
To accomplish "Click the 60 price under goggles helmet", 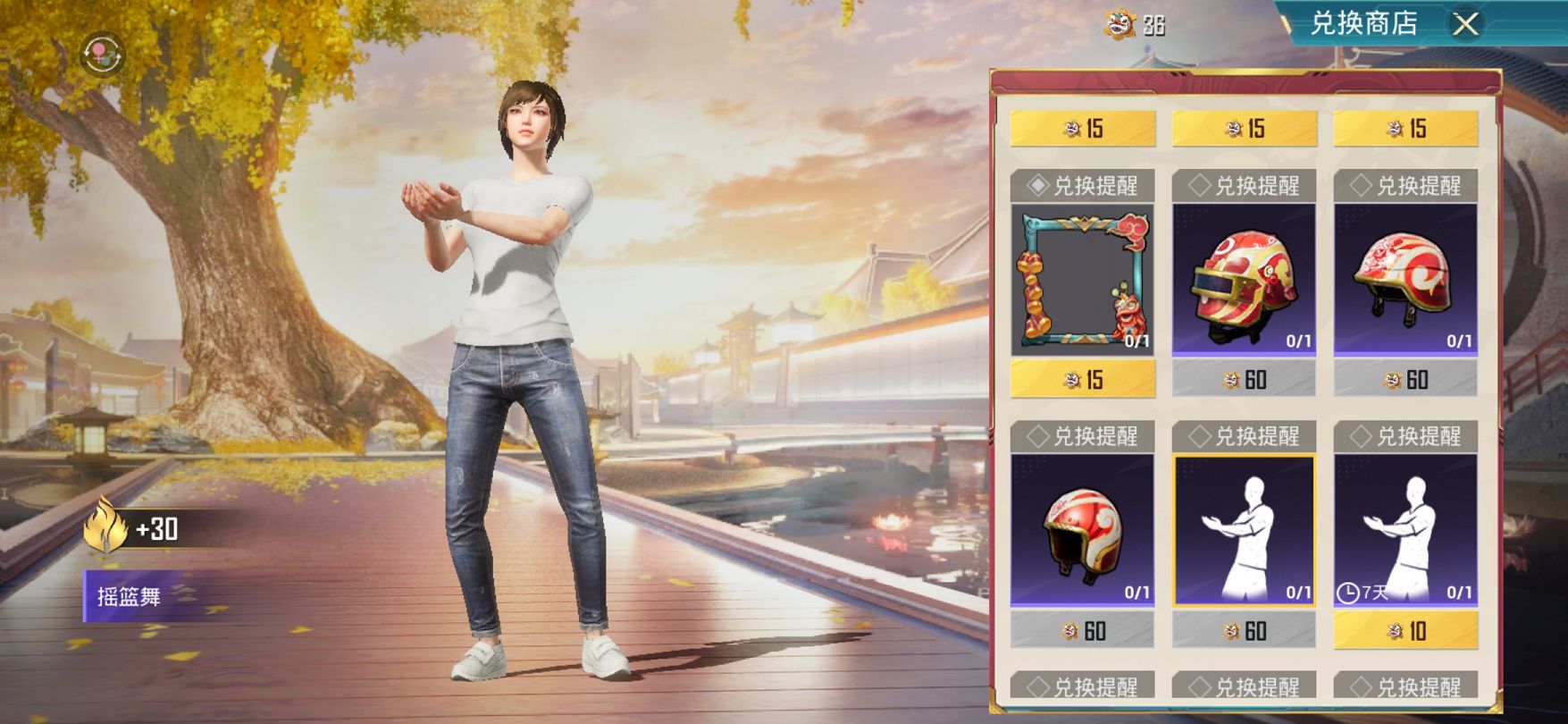I will (x=1244, y=380).
